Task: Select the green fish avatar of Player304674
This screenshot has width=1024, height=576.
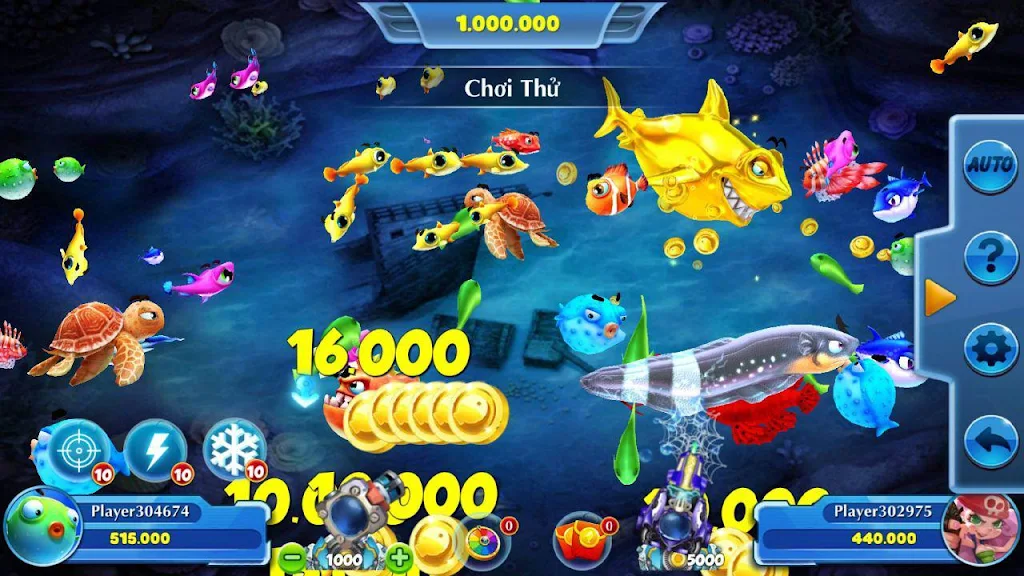Action: tap(42, 528)
